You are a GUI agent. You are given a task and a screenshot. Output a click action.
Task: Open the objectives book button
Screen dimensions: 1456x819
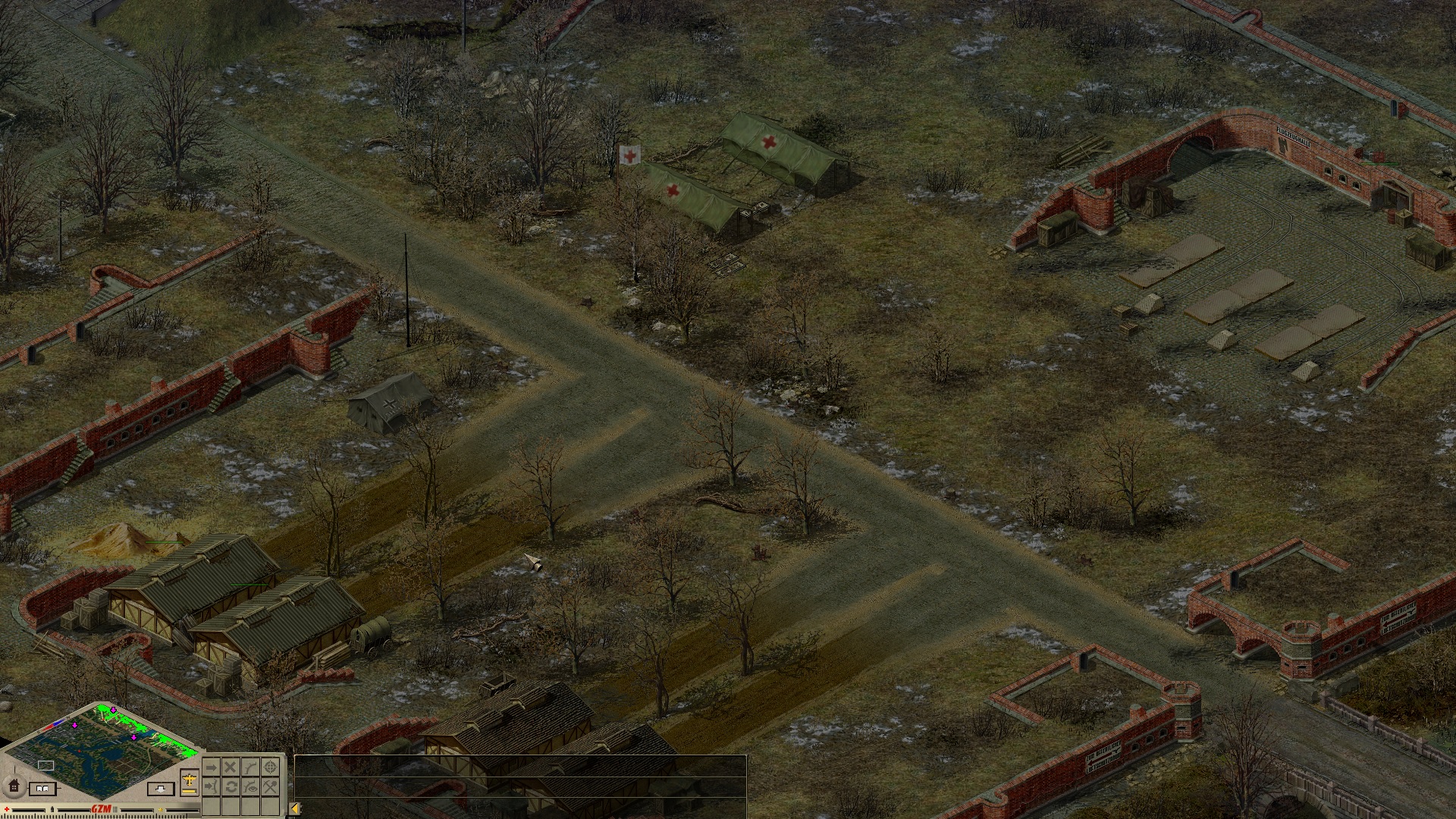click(43, 789)
